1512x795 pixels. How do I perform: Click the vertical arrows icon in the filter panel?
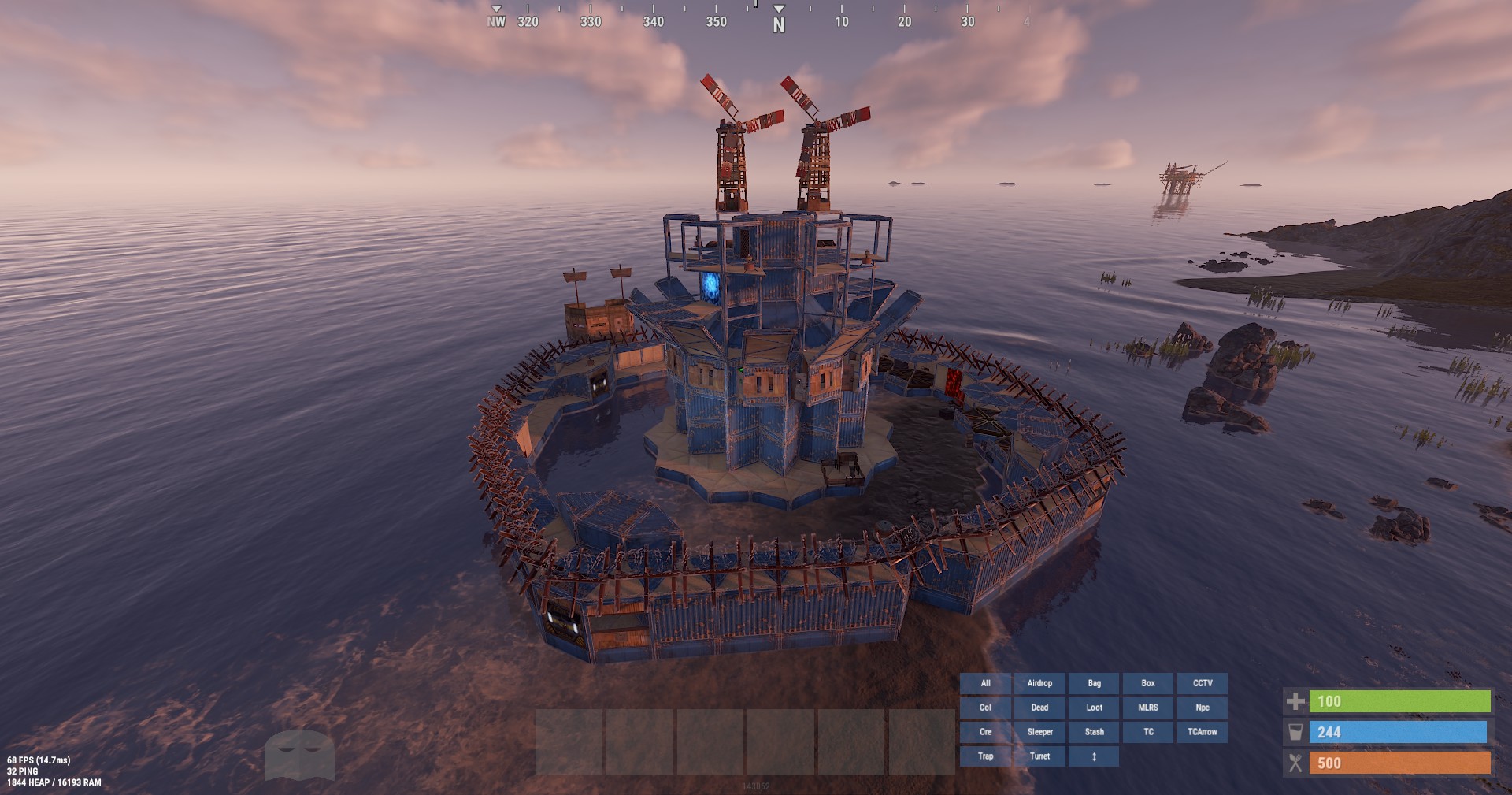(1094, 756)
